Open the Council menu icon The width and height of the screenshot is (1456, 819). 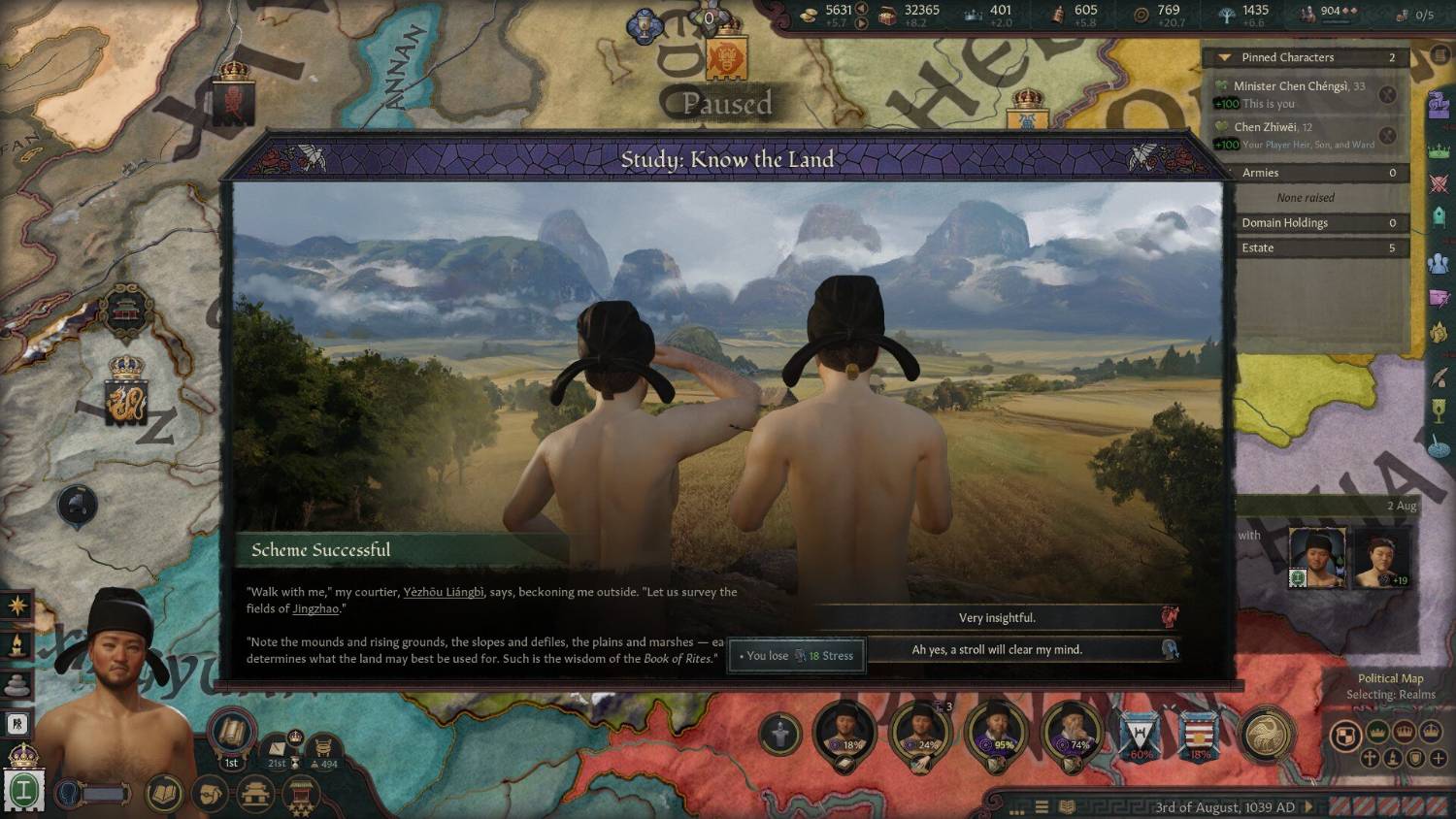pos(1439,263)
